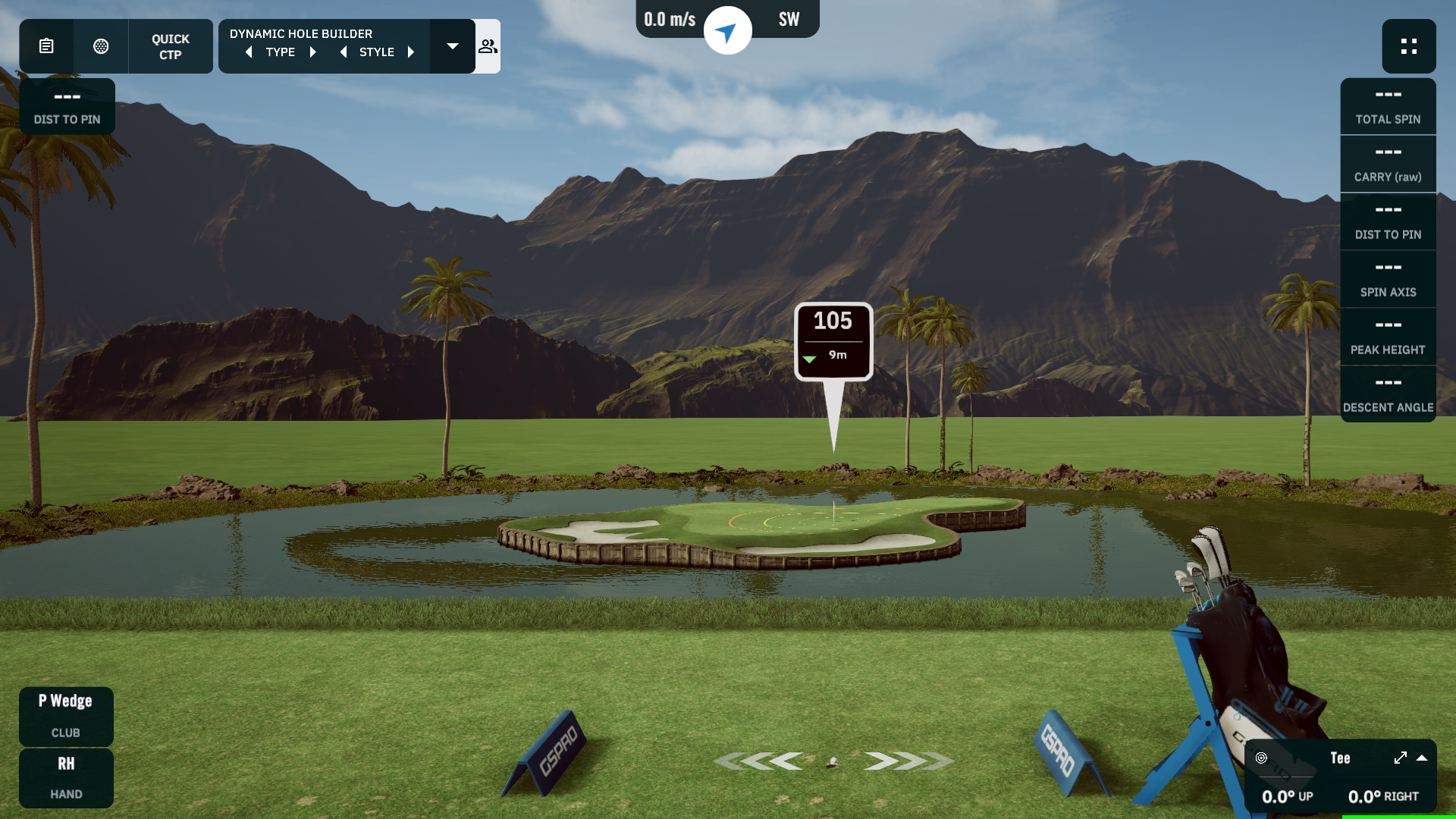Collapse the Tee panel with up caret
Image resolution: width=1456 pixels, height=819 pixels.
[1422, 758]
